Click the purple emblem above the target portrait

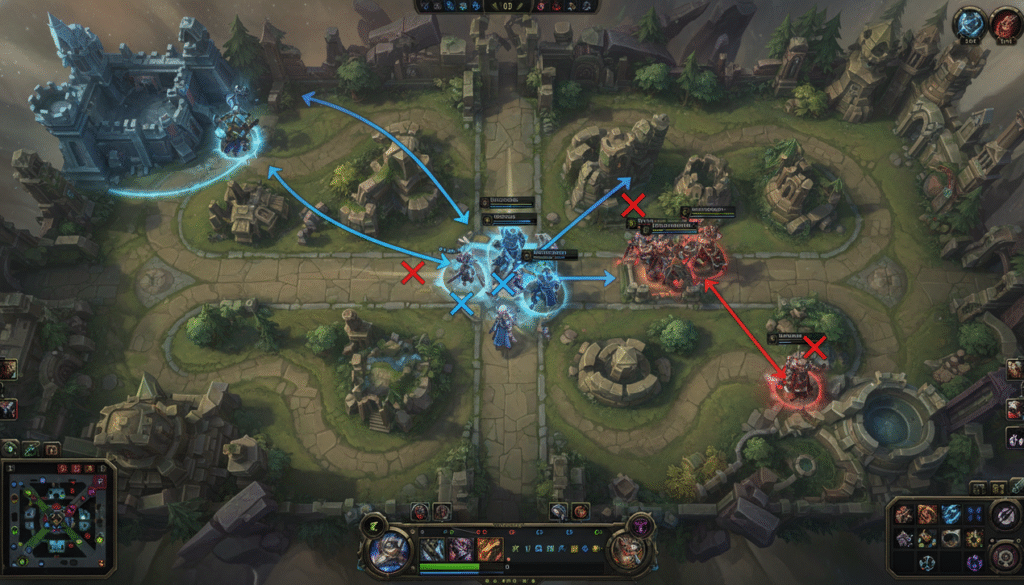pos(639,523)
